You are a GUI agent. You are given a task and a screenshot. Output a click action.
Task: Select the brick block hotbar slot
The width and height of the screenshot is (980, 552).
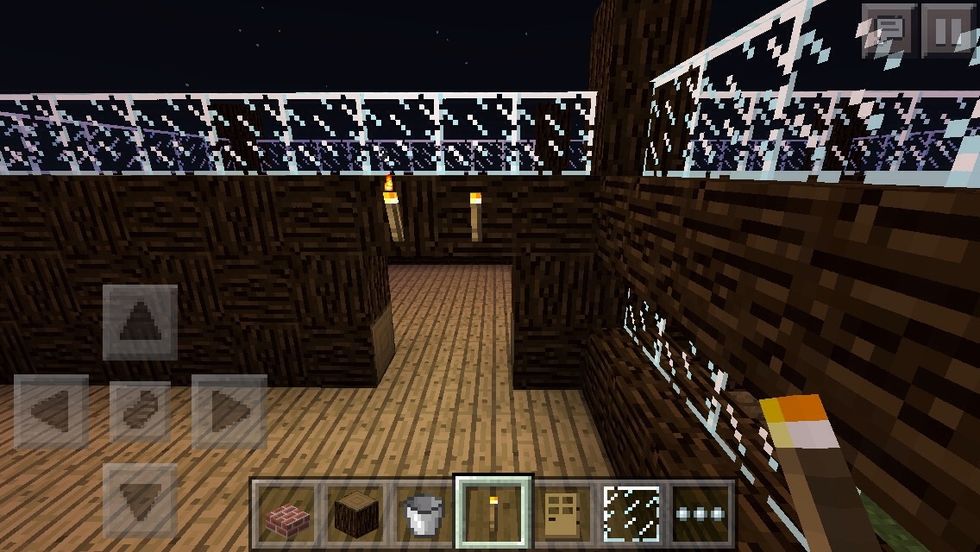tap(284, 515)
